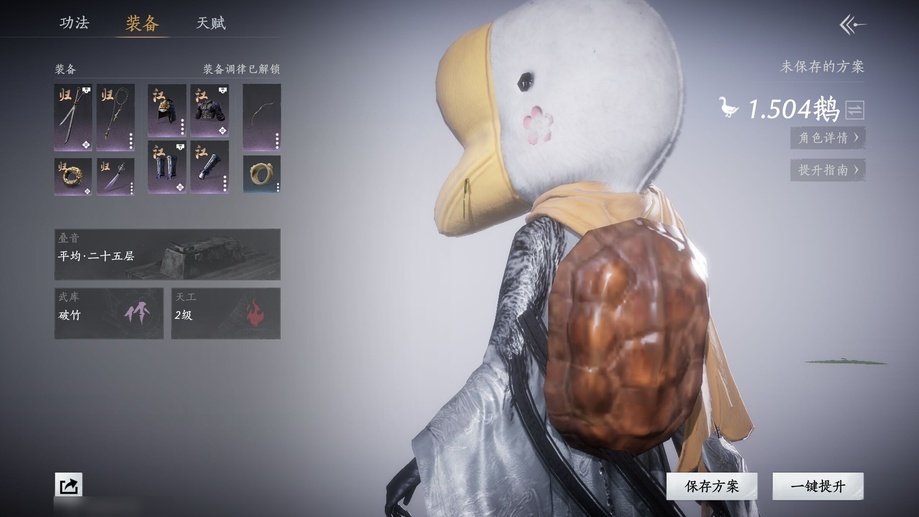Switch to the 功法 tab
The width and height of the screenshot is (919, 517).
point(74,22)
